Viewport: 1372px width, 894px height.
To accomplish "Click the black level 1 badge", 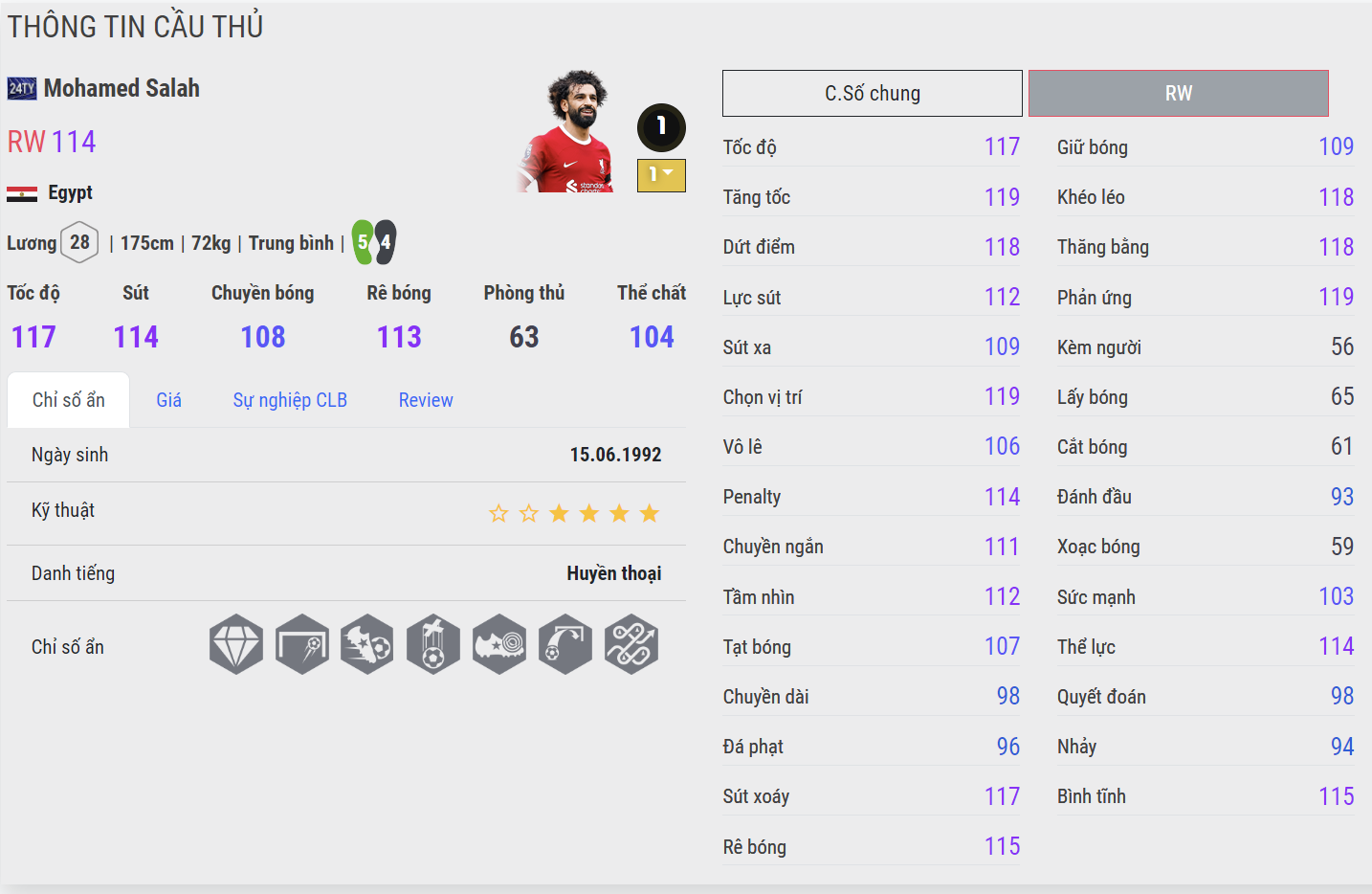I will pyautogui.click(x=661, y=127).
